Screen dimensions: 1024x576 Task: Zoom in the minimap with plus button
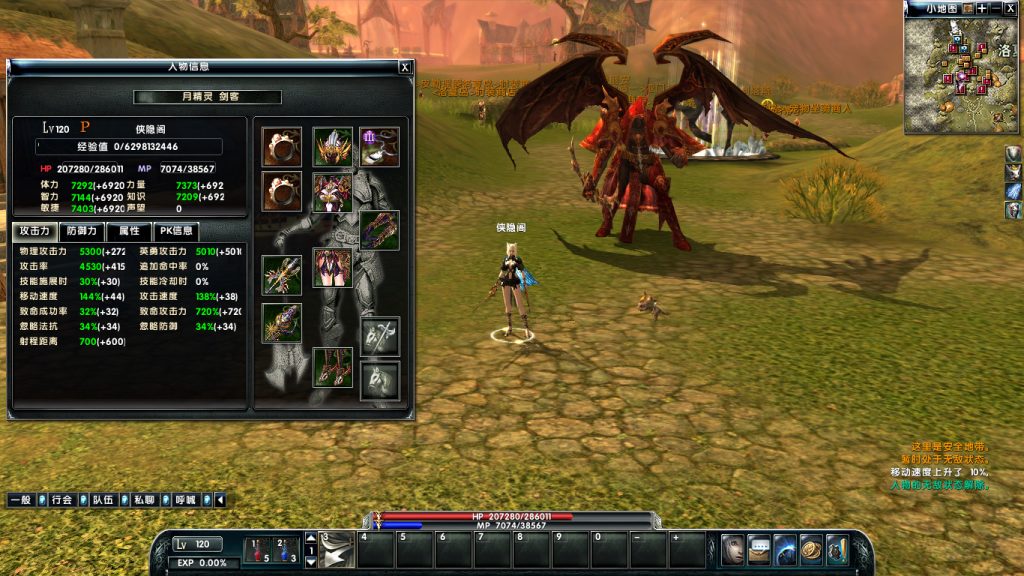click(982, 8)
